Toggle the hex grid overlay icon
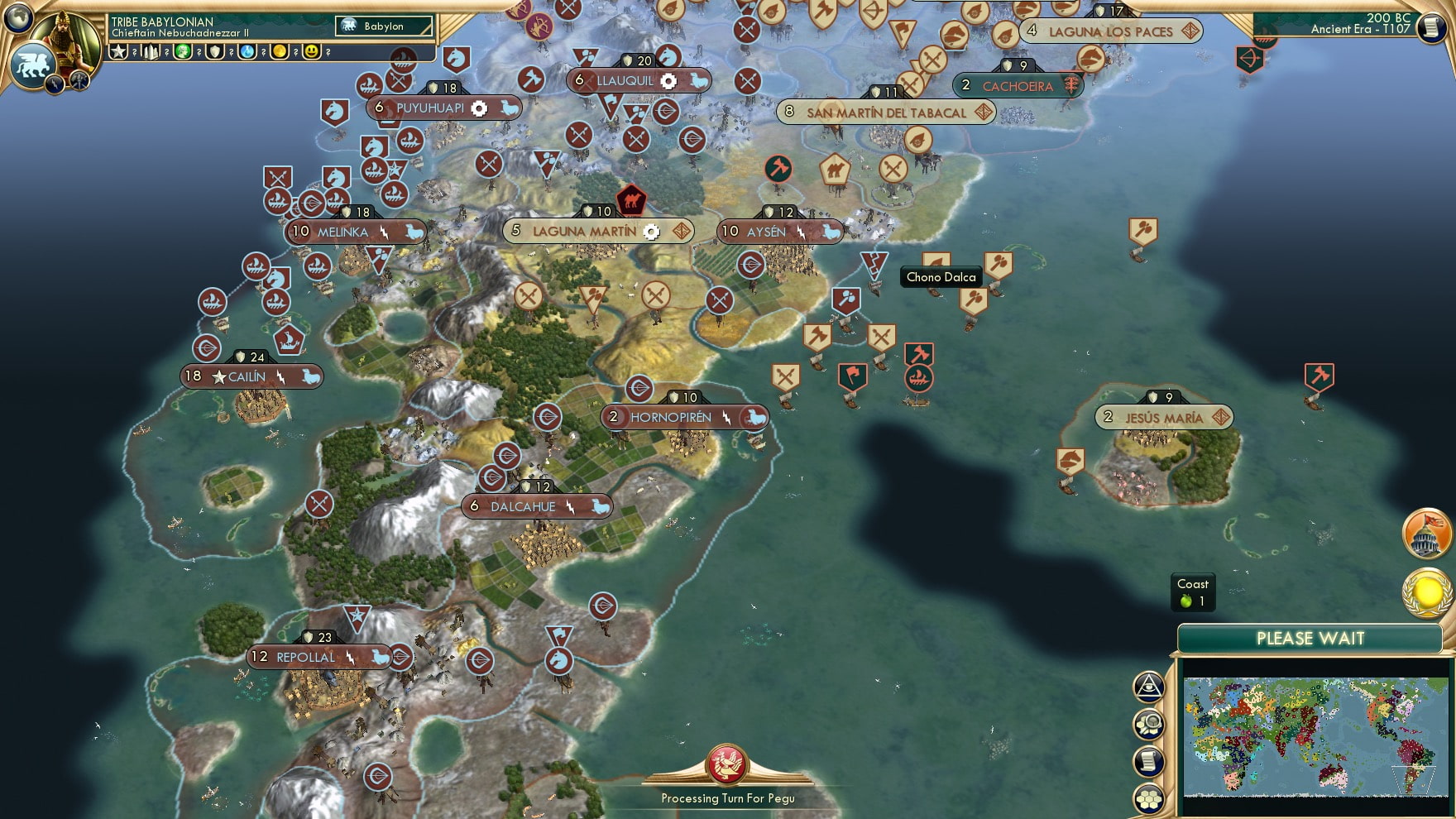 point(1148,797)
